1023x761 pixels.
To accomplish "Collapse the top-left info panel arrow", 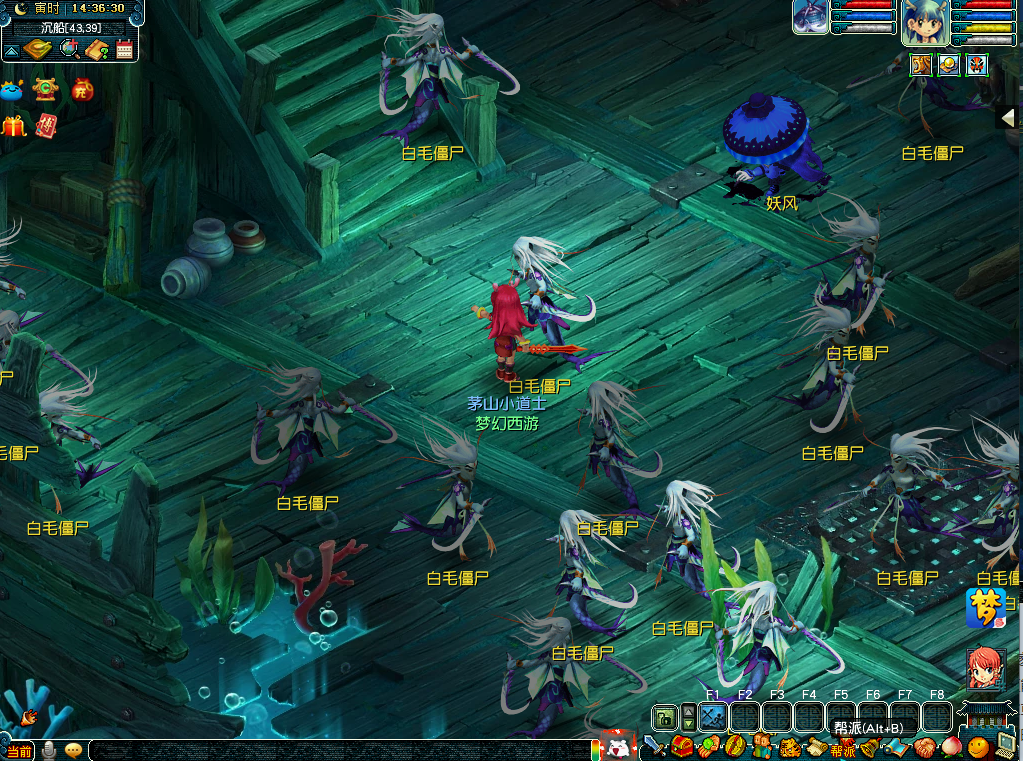I will [12, 50].
